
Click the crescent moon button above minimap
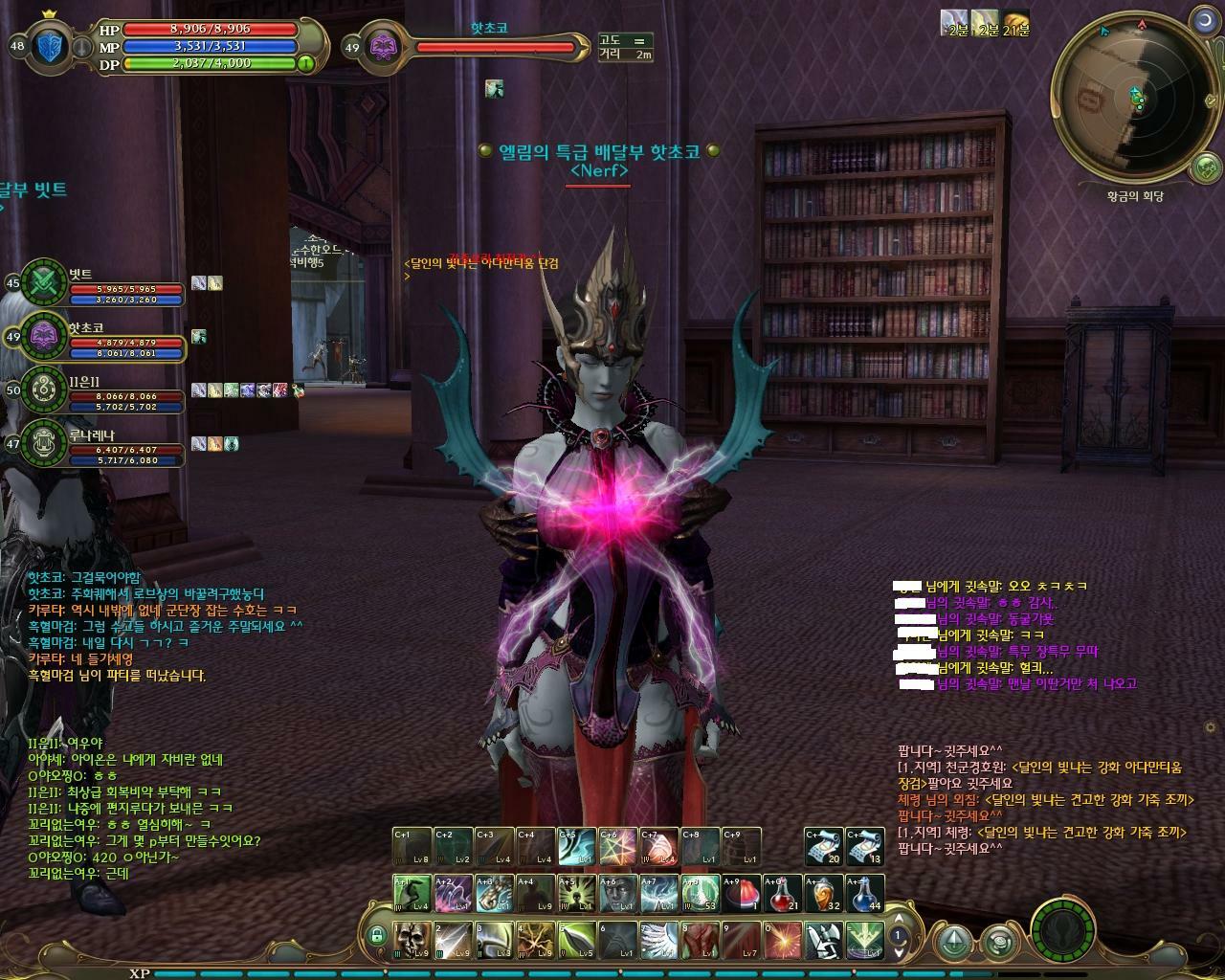1205,21
